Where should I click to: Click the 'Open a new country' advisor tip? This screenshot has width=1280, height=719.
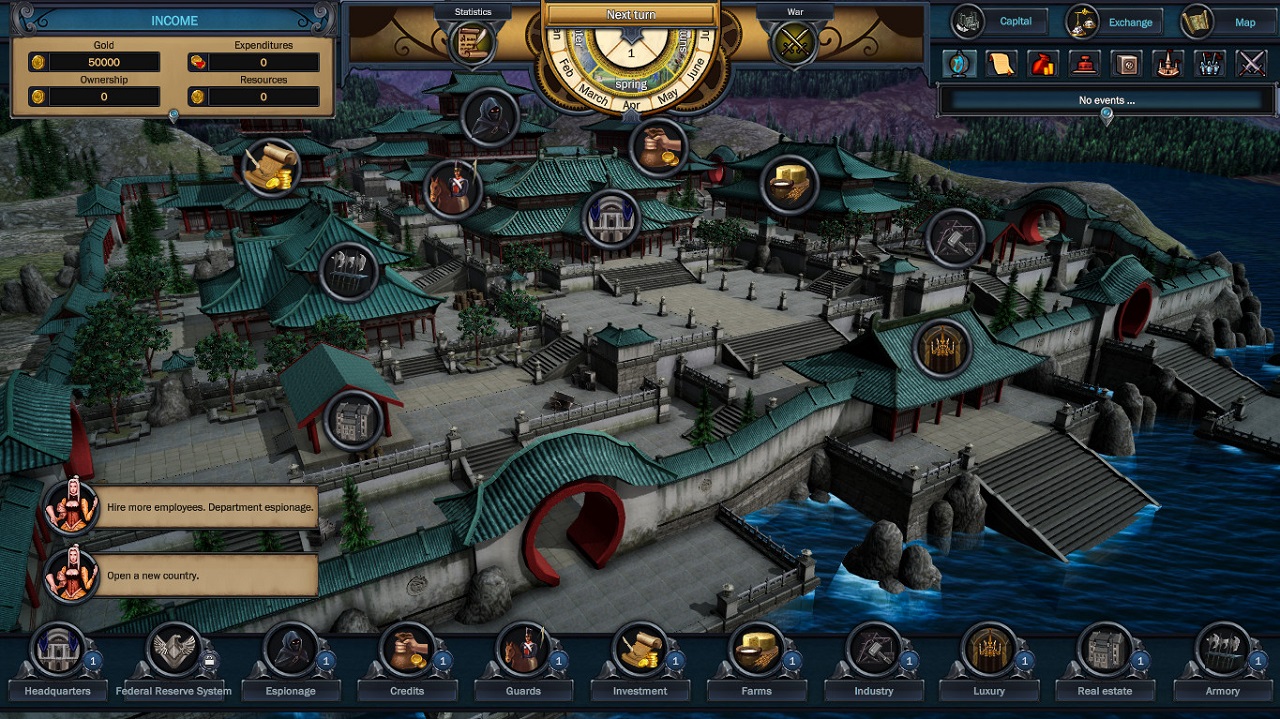209,575
